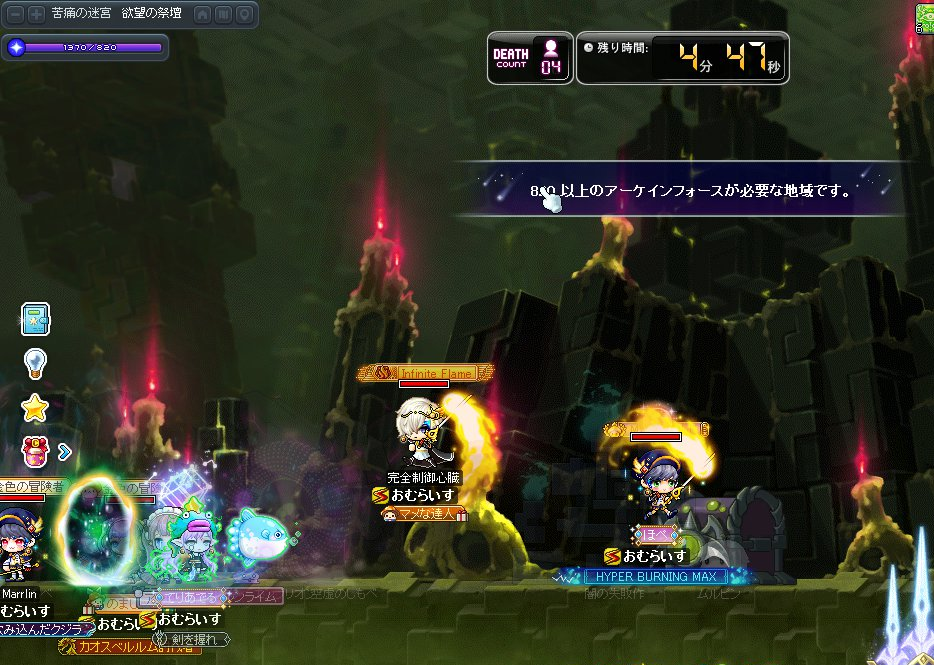This screenshot has width=934, height=665.
Task: Open the world map from minimap bar
Action: click(x=222, y=15)
